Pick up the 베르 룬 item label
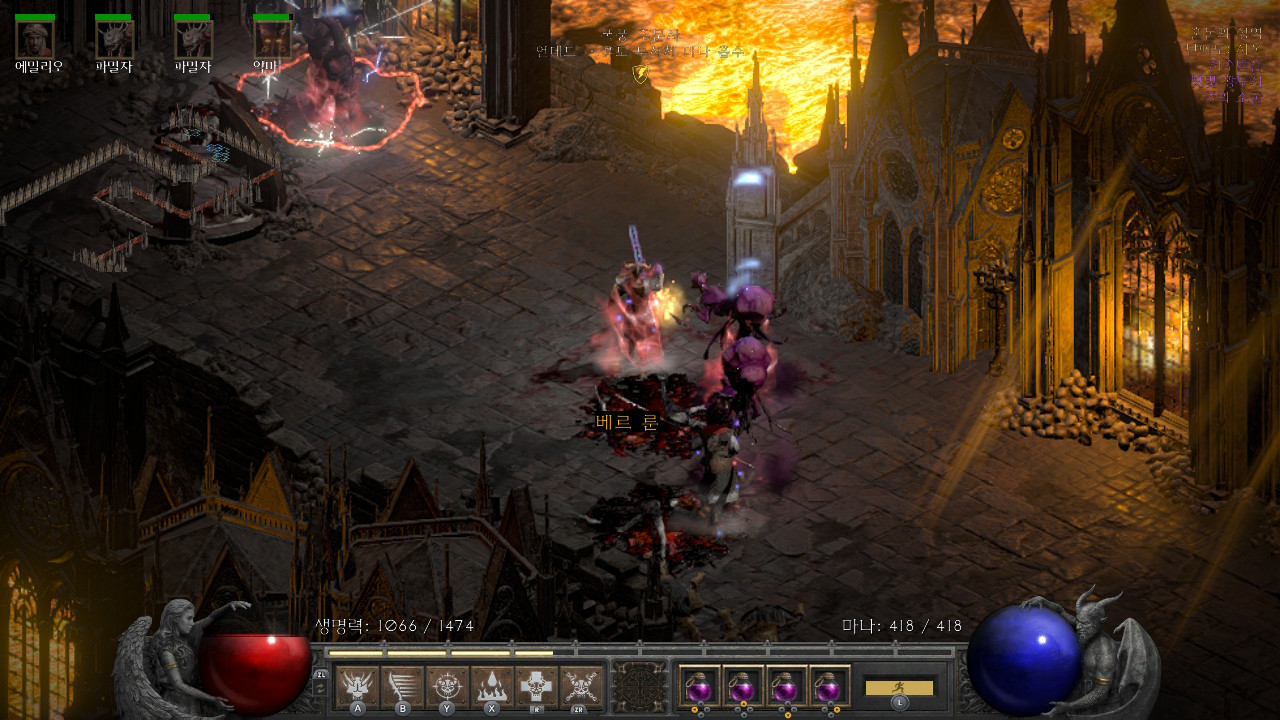 (x=627, y=422)
